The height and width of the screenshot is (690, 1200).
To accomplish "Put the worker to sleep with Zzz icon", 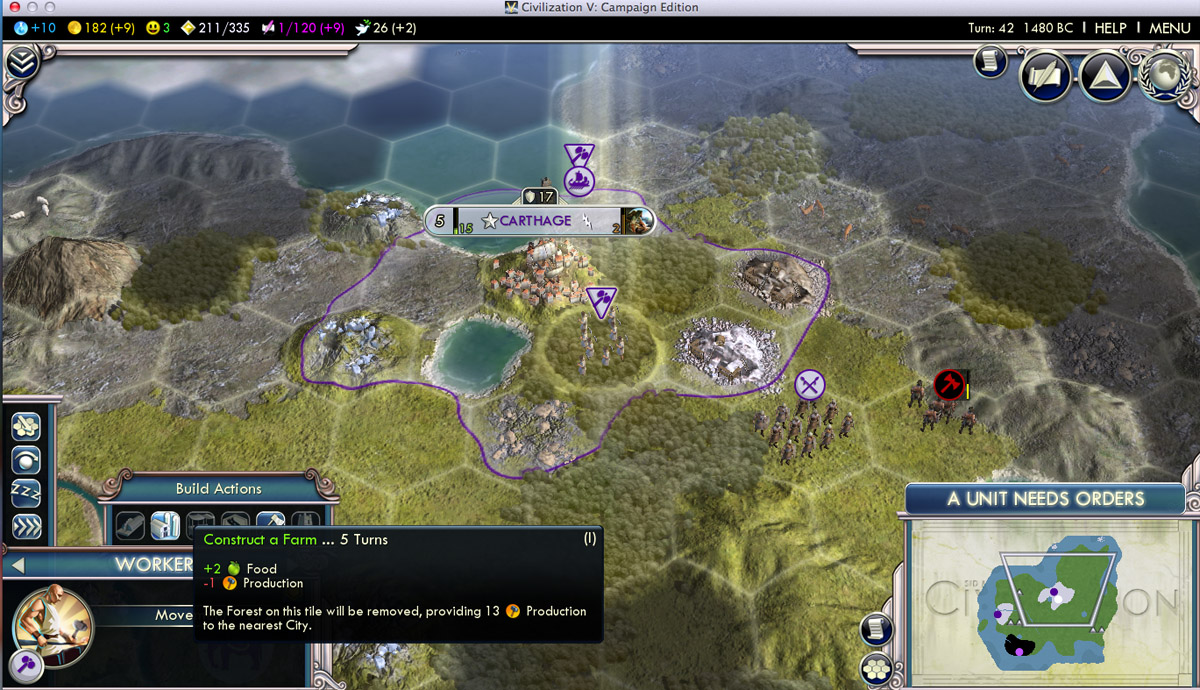I will point(26,493).
